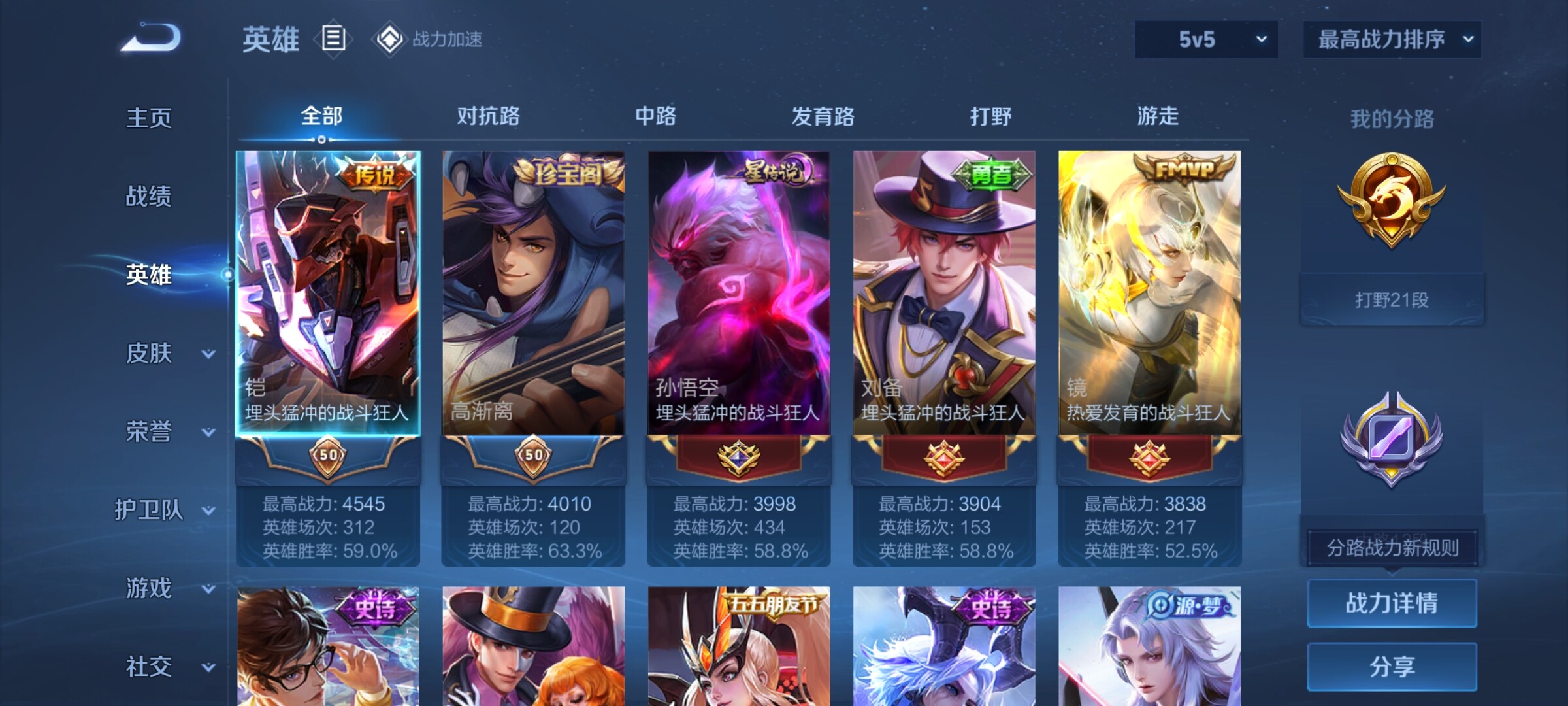Click the 分享 share button
The height and width of the screenshot is (706, 1568).
pos(1392,667)
